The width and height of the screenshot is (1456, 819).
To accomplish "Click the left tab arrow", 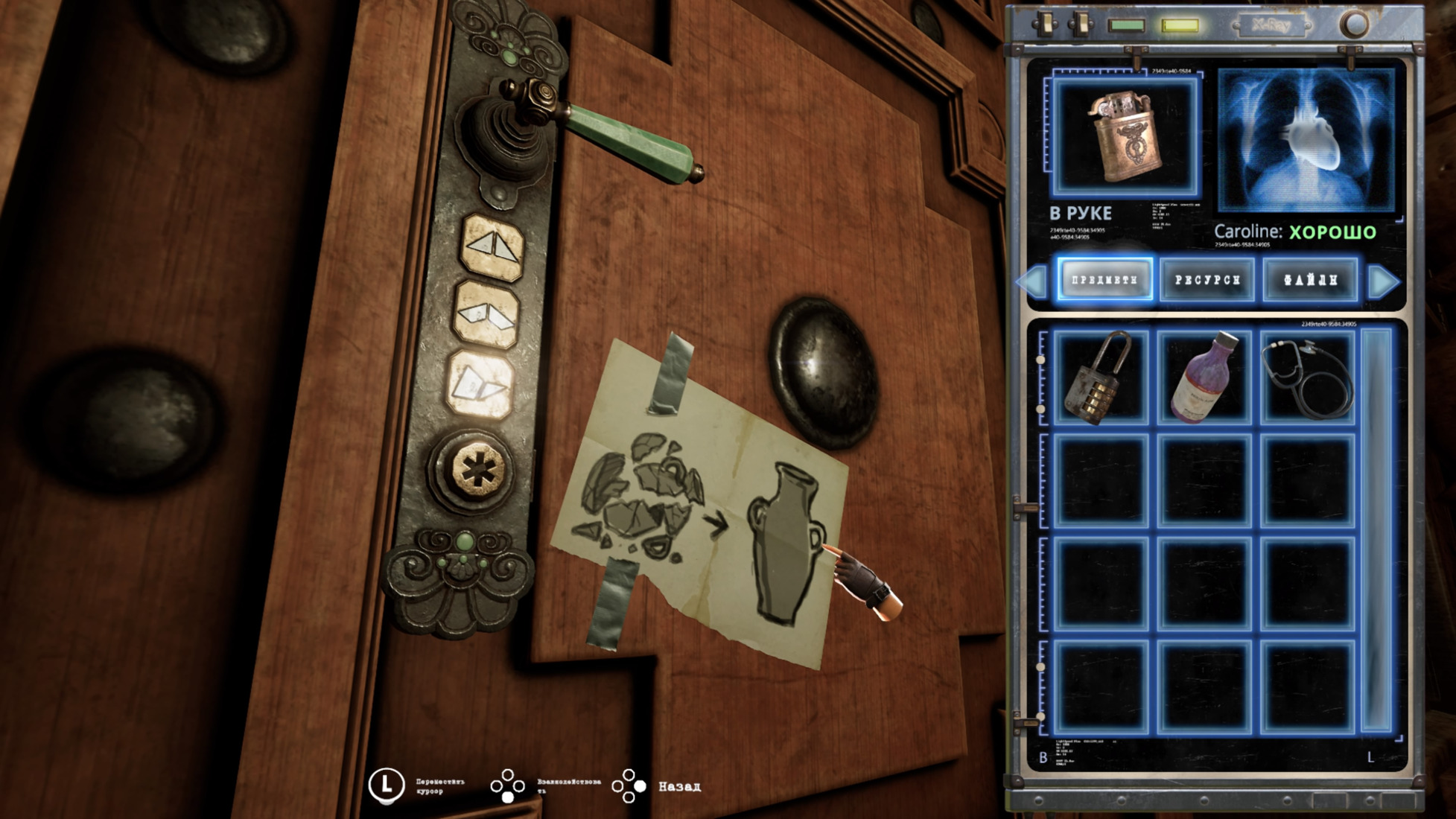I will 1032,281.
